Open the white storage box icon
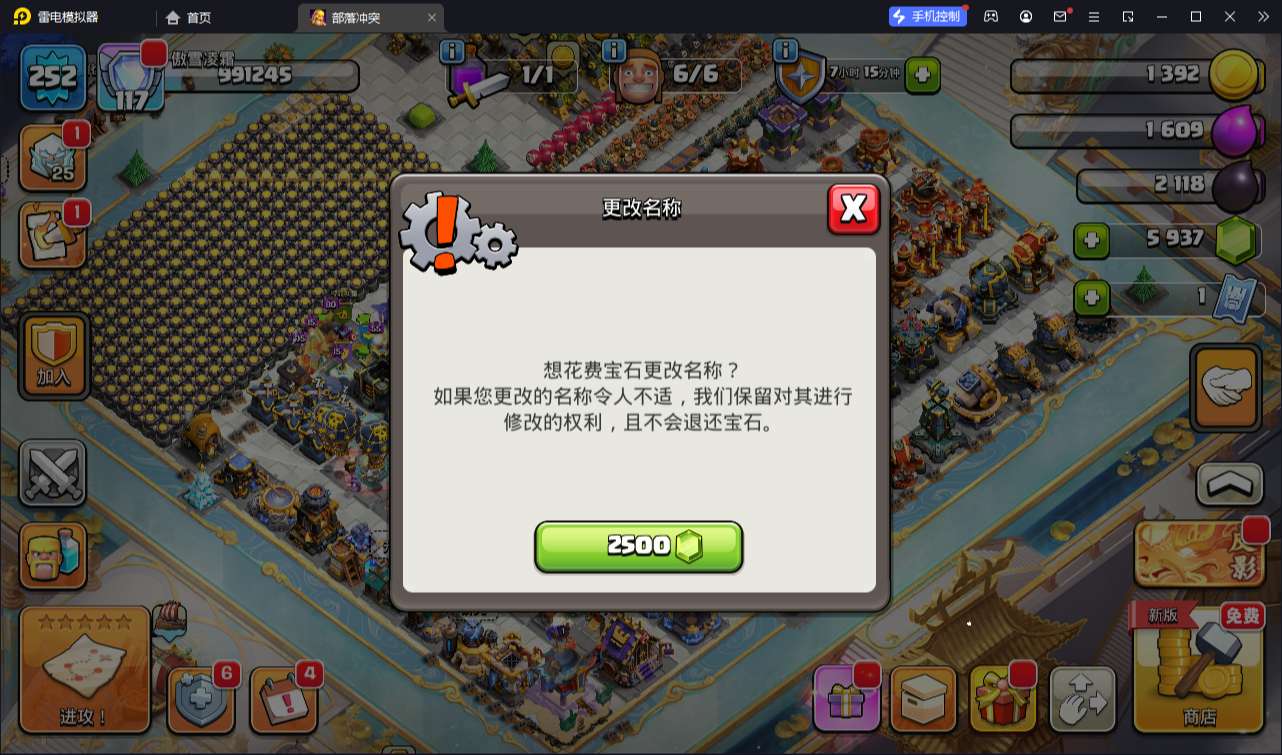1282x755 pixels. pyautogui.click(x=923, y=700)
